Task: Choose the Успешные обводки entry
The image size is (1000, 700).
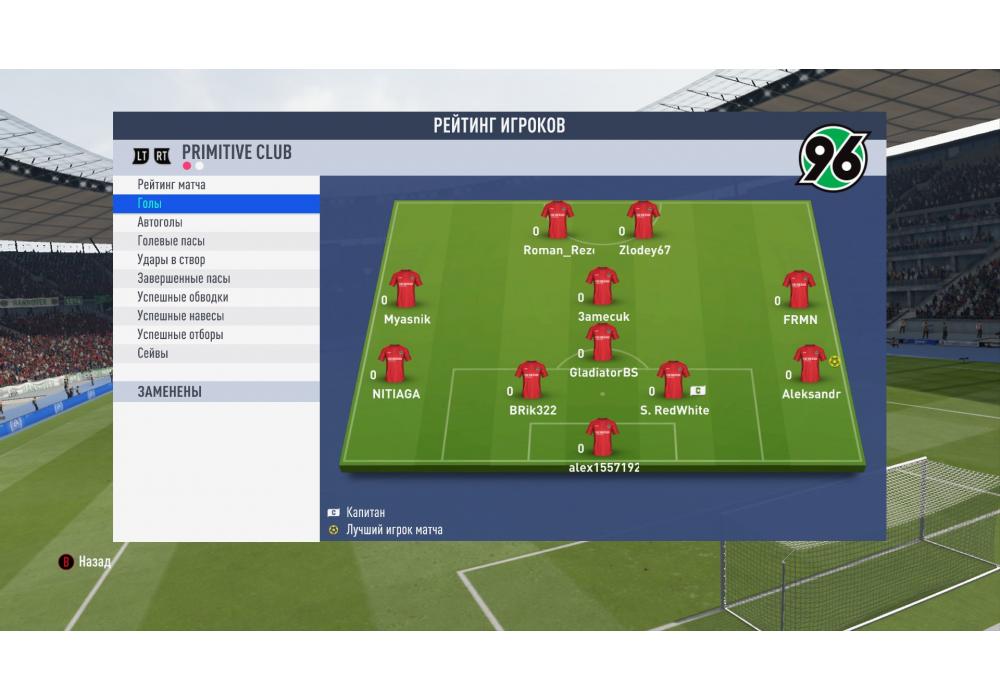Action: 216,297
